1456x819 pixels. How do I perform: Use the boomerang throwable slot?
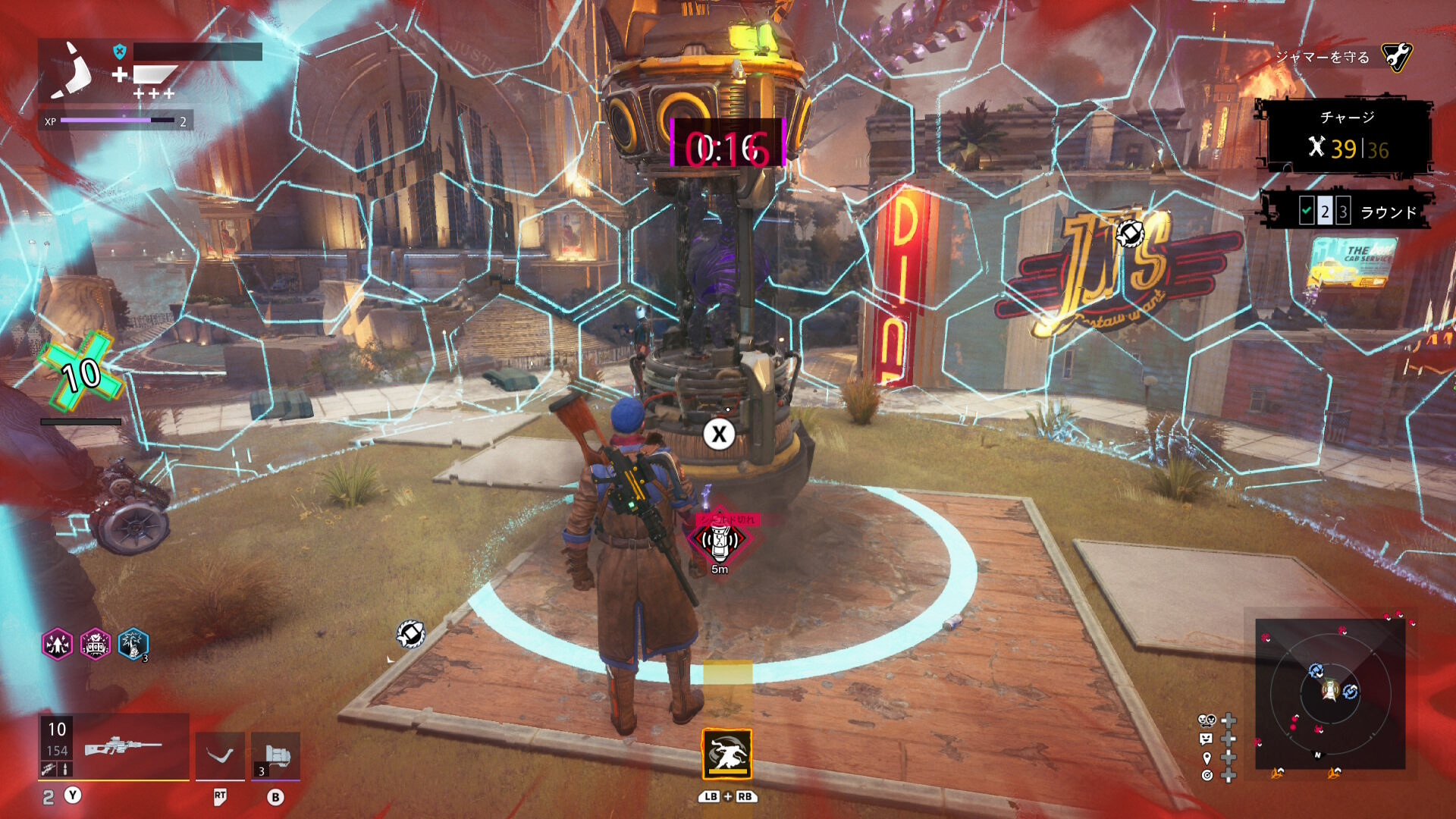tap(220, 755)
